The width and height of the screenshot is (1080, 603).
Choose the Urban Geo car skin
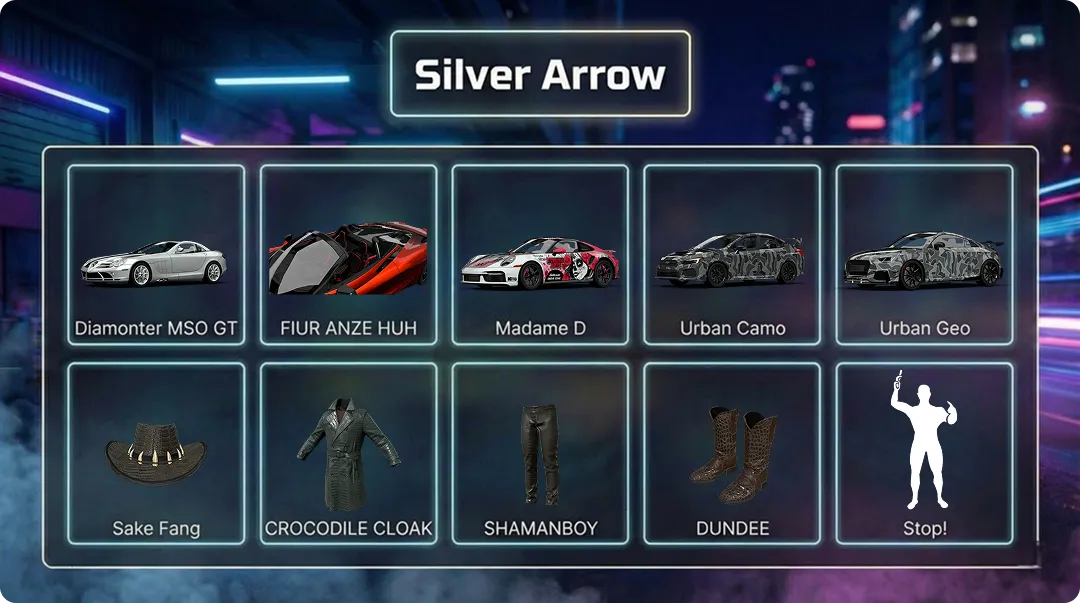[x=924, y=255]
